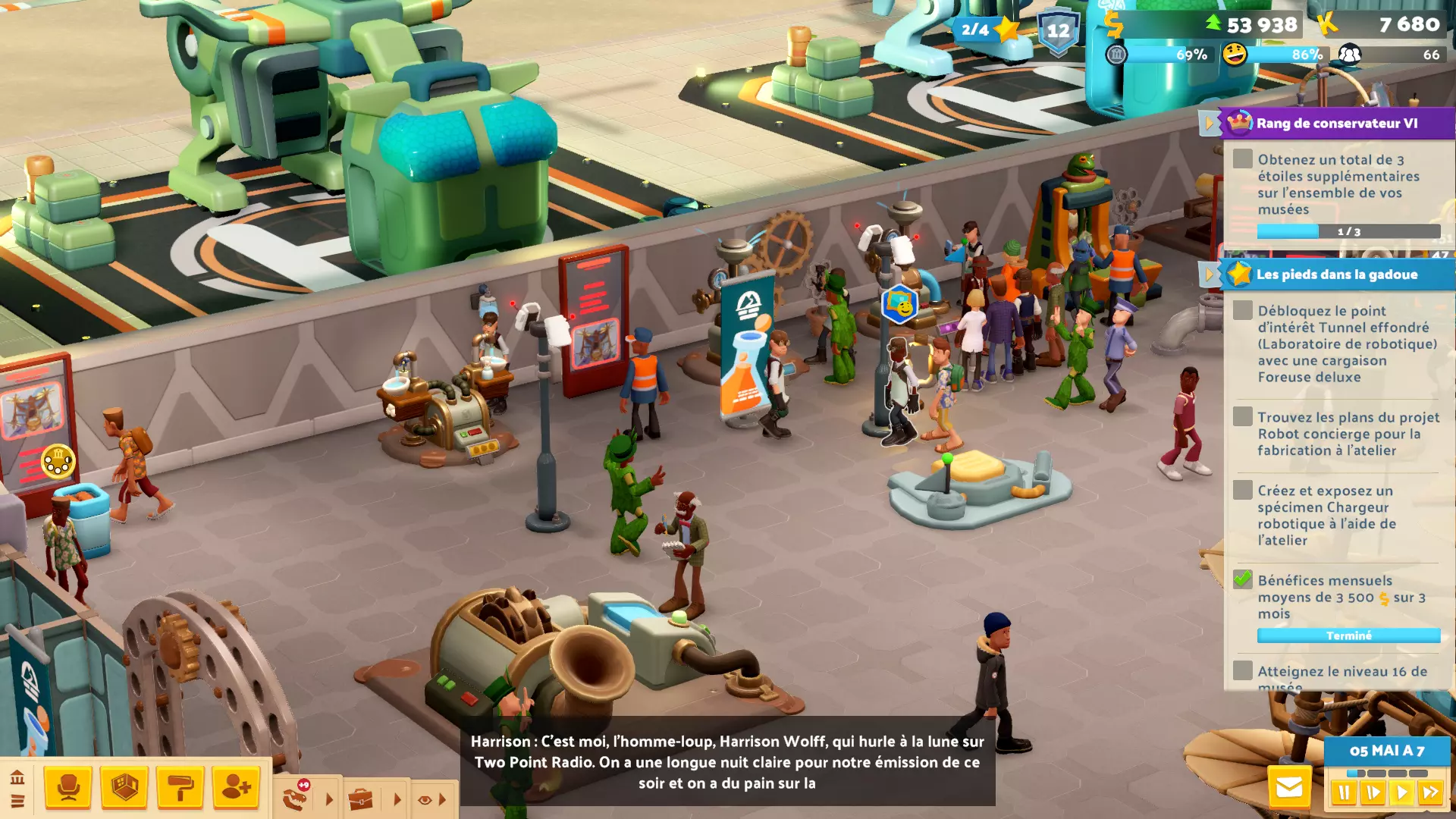Open the stacked-lines list menu icon

tap(17, 801)
